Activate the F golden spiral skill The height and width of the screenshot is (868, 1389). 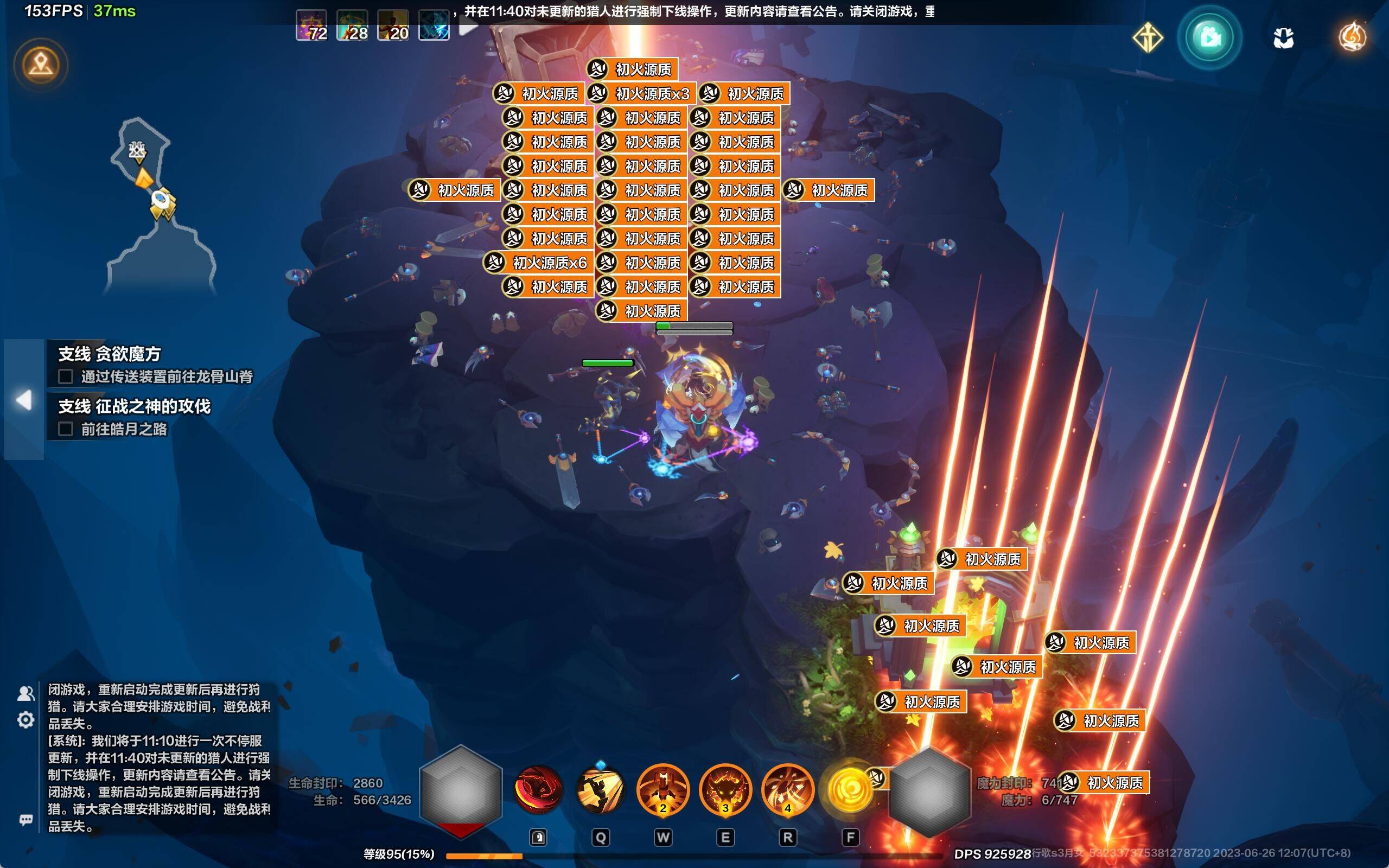point(850,790)
